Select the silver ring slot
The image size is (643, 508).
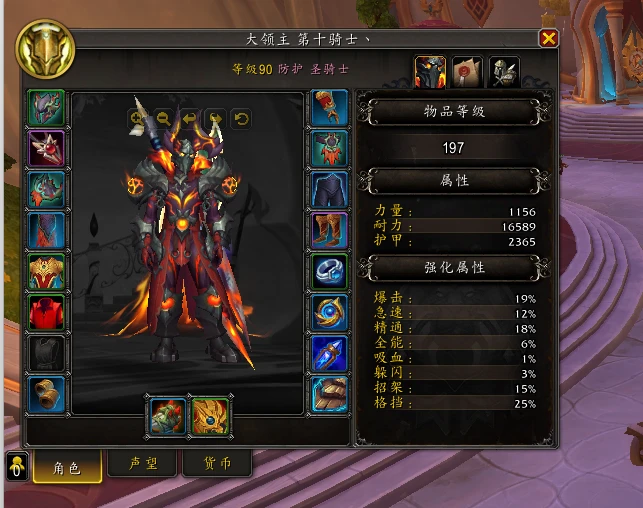point(330,271)
